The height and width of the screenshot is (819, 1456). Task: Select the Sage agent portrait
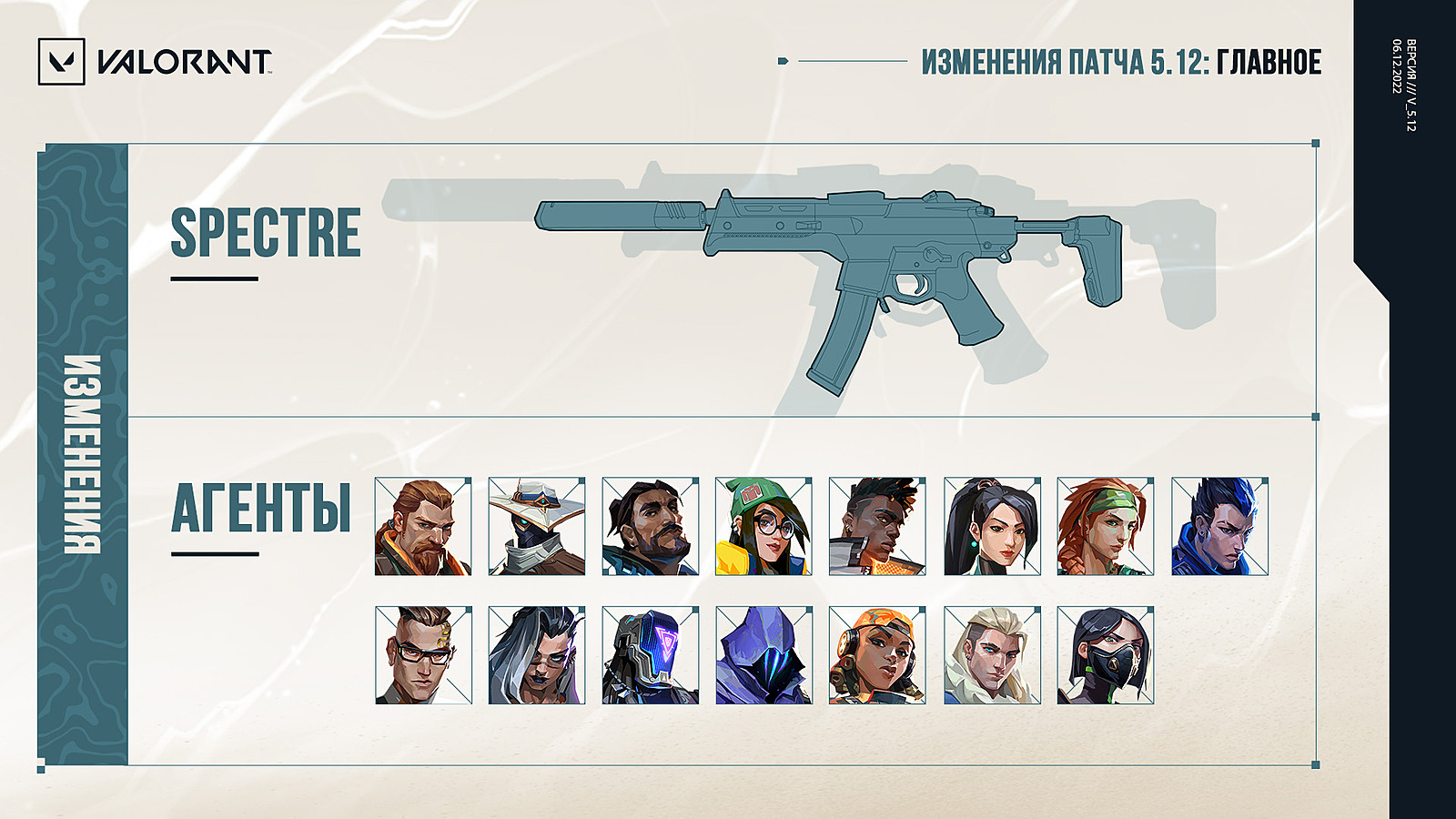[992, 526]
